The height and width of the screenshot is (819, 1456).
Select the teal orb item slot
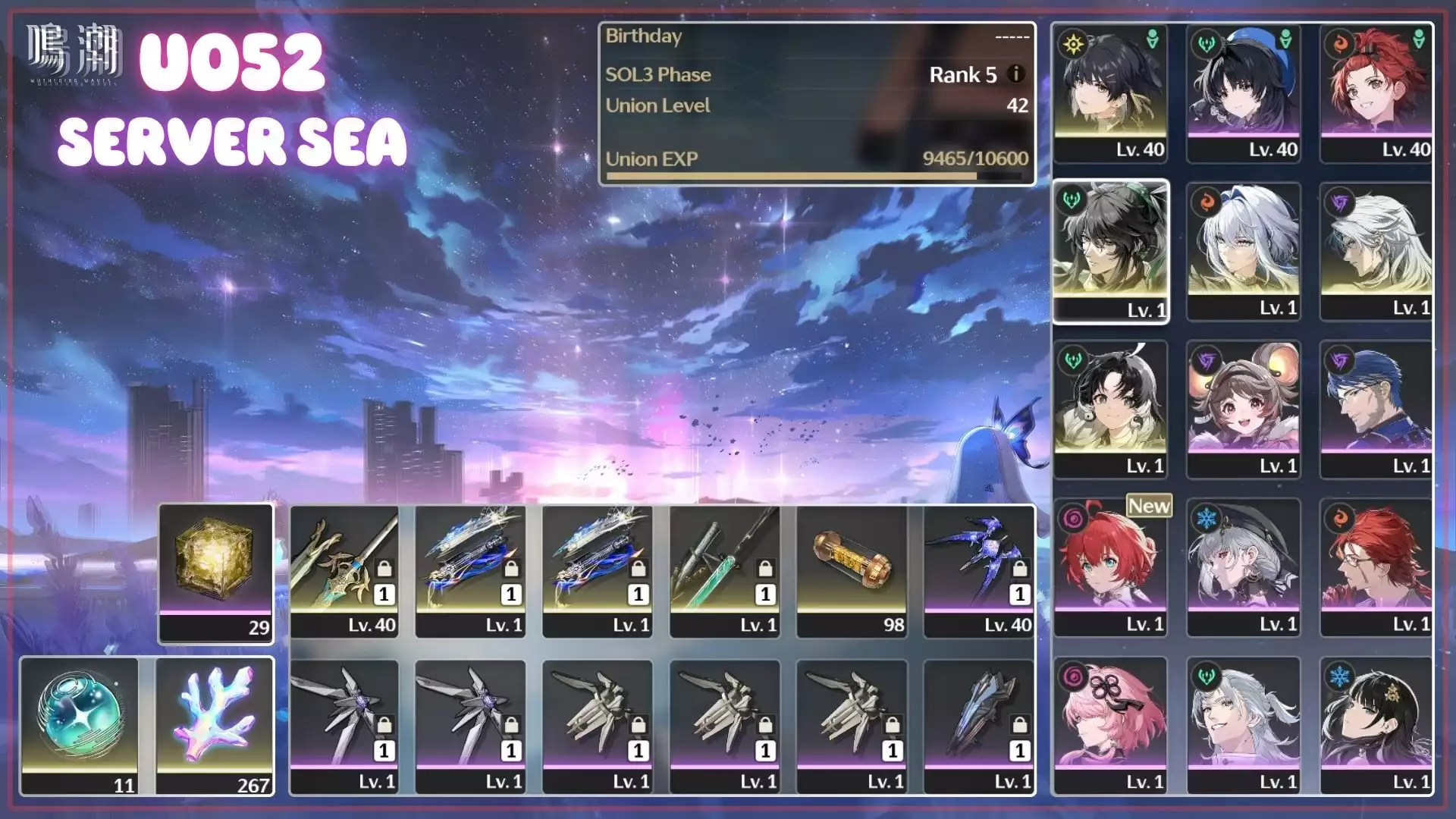(x=80, y=724)
